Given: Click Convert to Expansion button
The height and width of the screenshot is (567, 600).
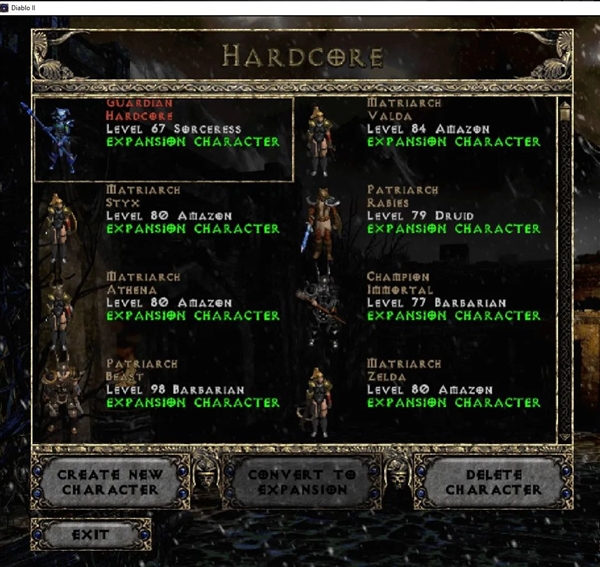Looking at the screenshot, I should pos(302,481).
